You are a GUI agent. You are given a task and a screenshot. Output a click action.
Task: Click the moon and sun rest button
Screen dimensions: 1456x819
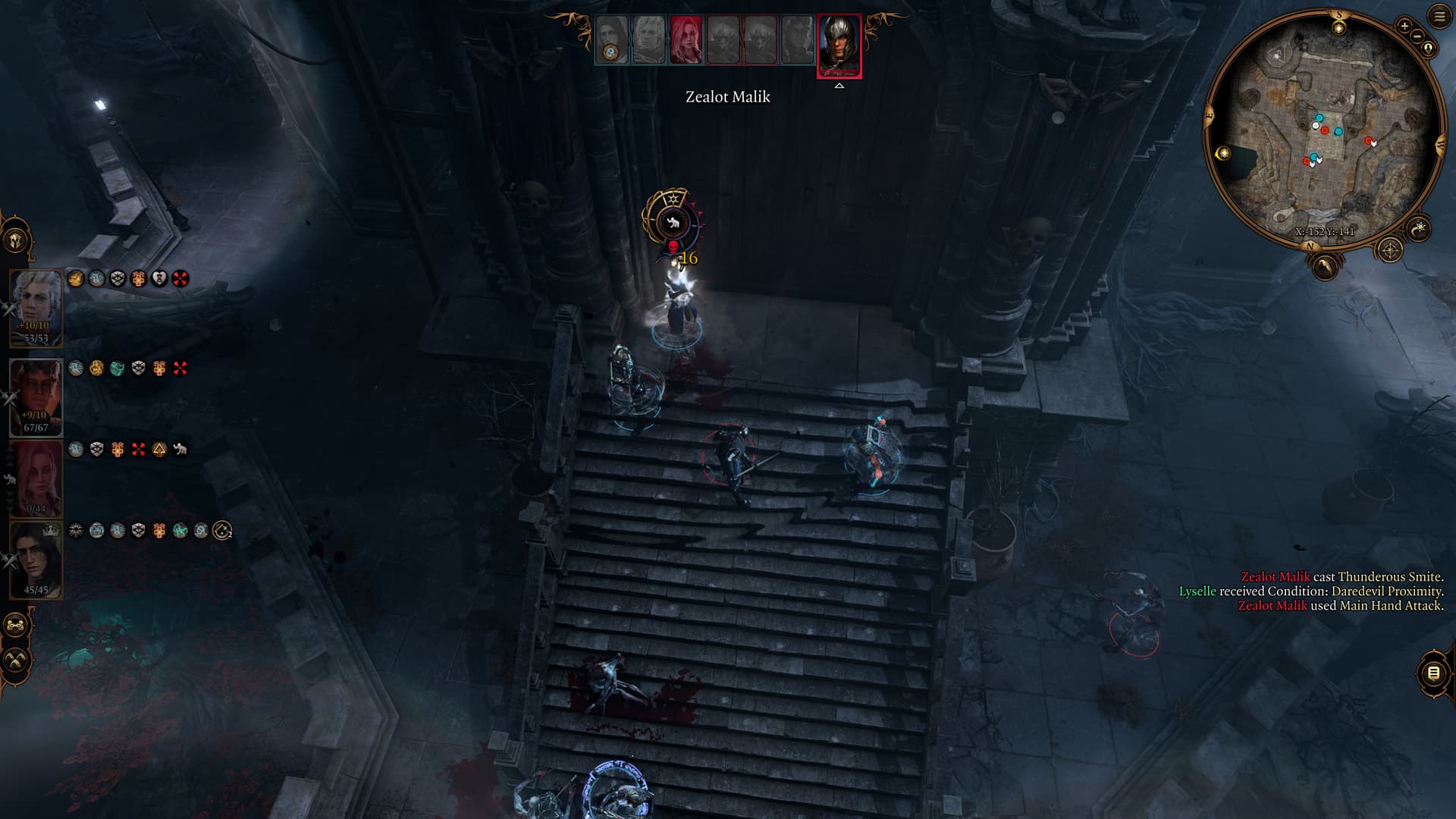click(1418, 227)
